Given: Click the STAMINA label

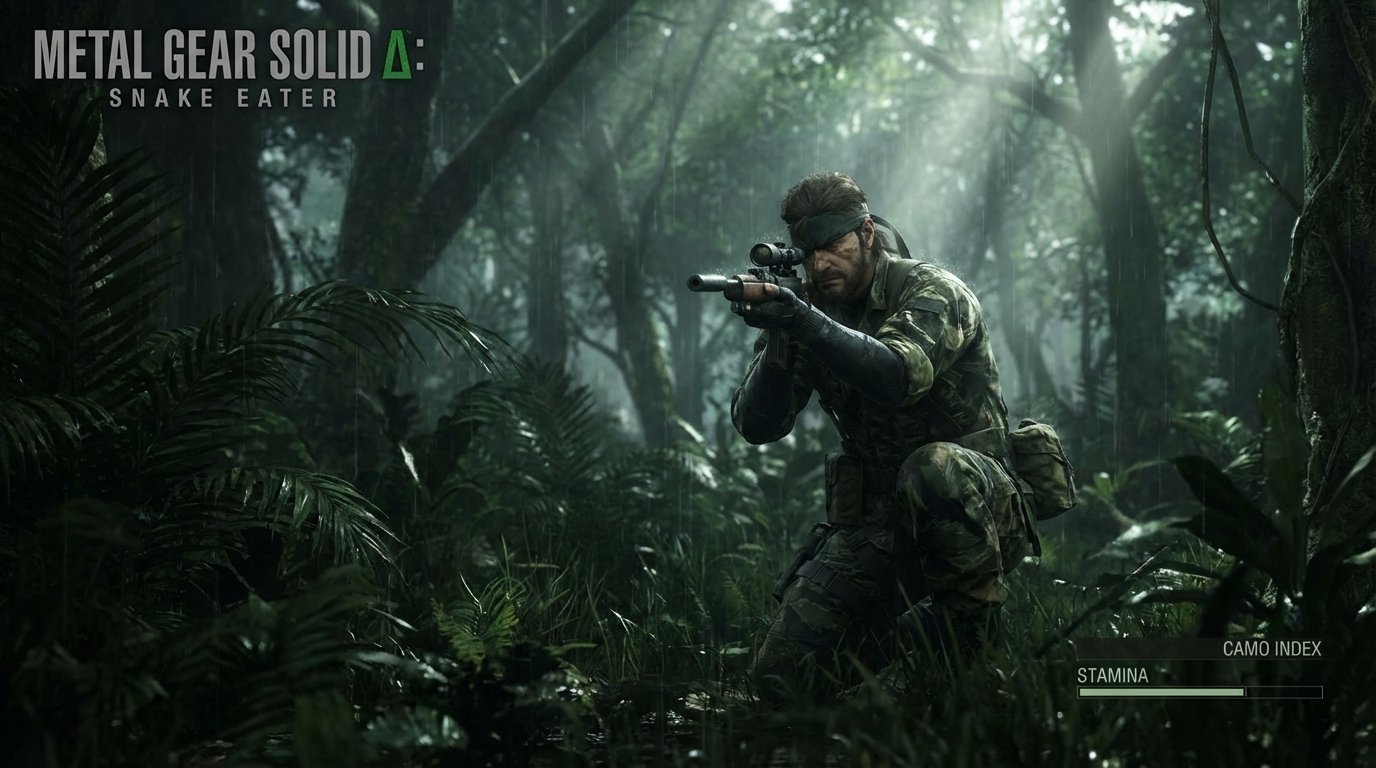Looking at the screenshot, I should pos(1113,676).
